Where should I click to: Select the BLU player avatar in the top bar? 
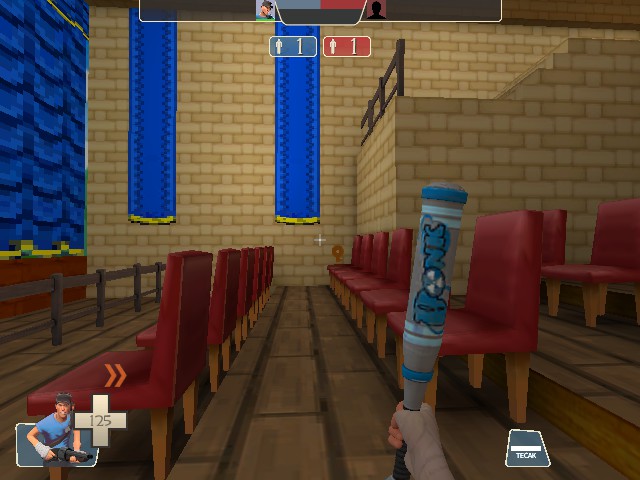tap(266, 10)
